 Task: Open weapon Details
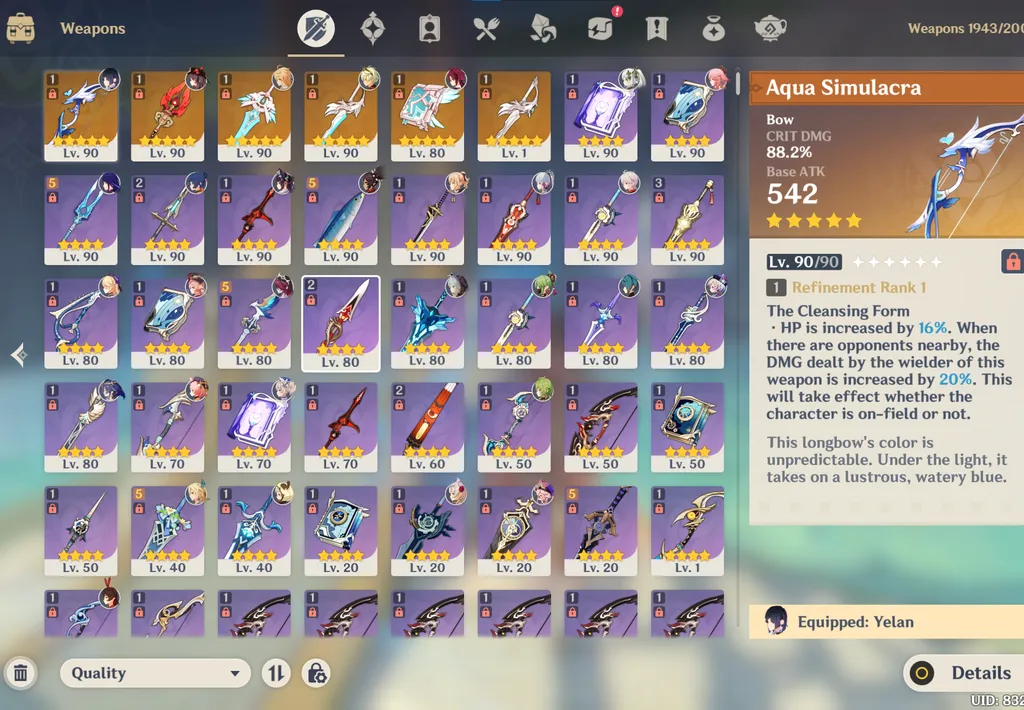pyautogui.click(x=963, y=673)
